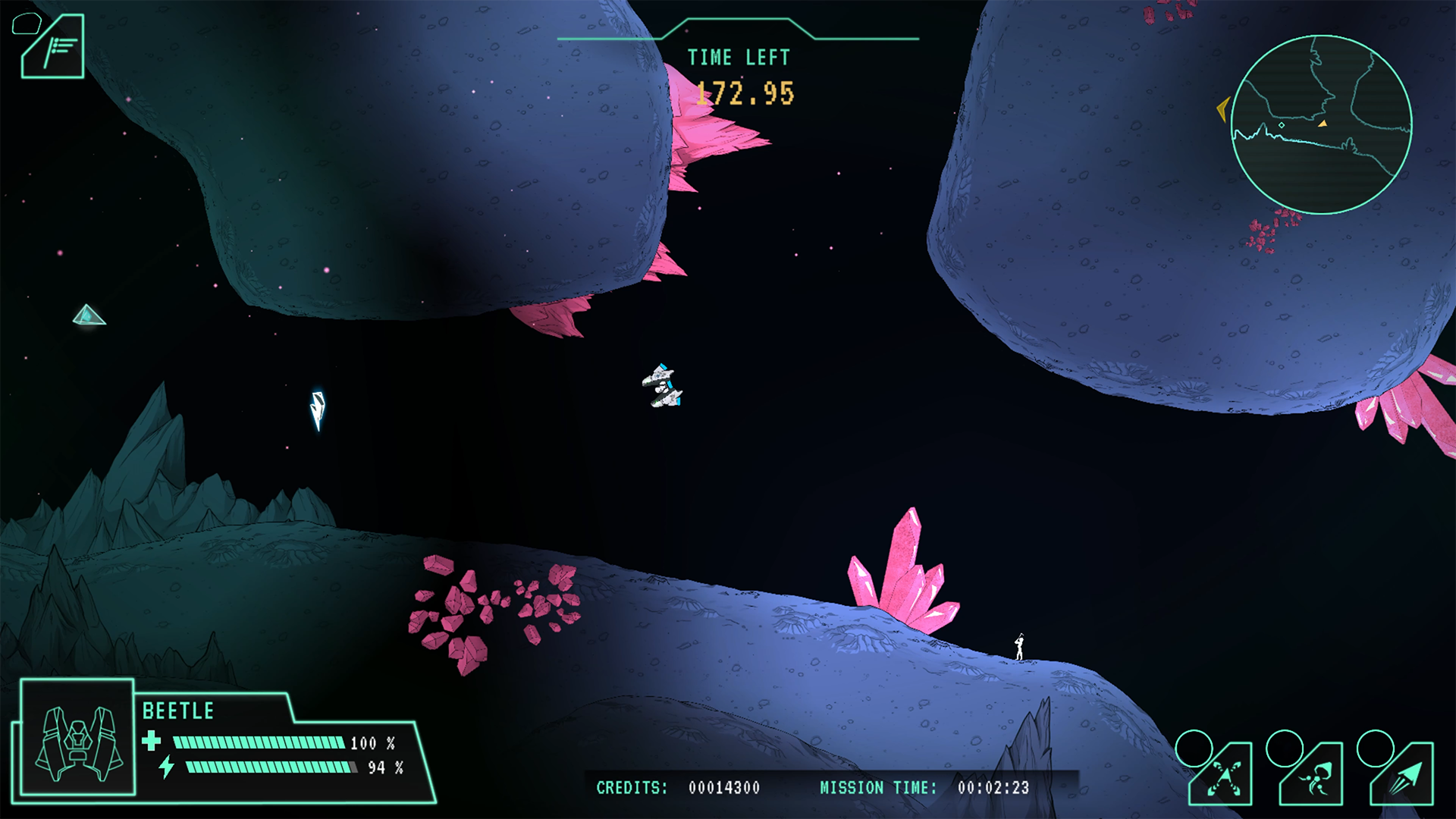Viewport: 1456px width, 819px height.
Task: Expand the TIME LEFT header panel
Action: [738, 33]
